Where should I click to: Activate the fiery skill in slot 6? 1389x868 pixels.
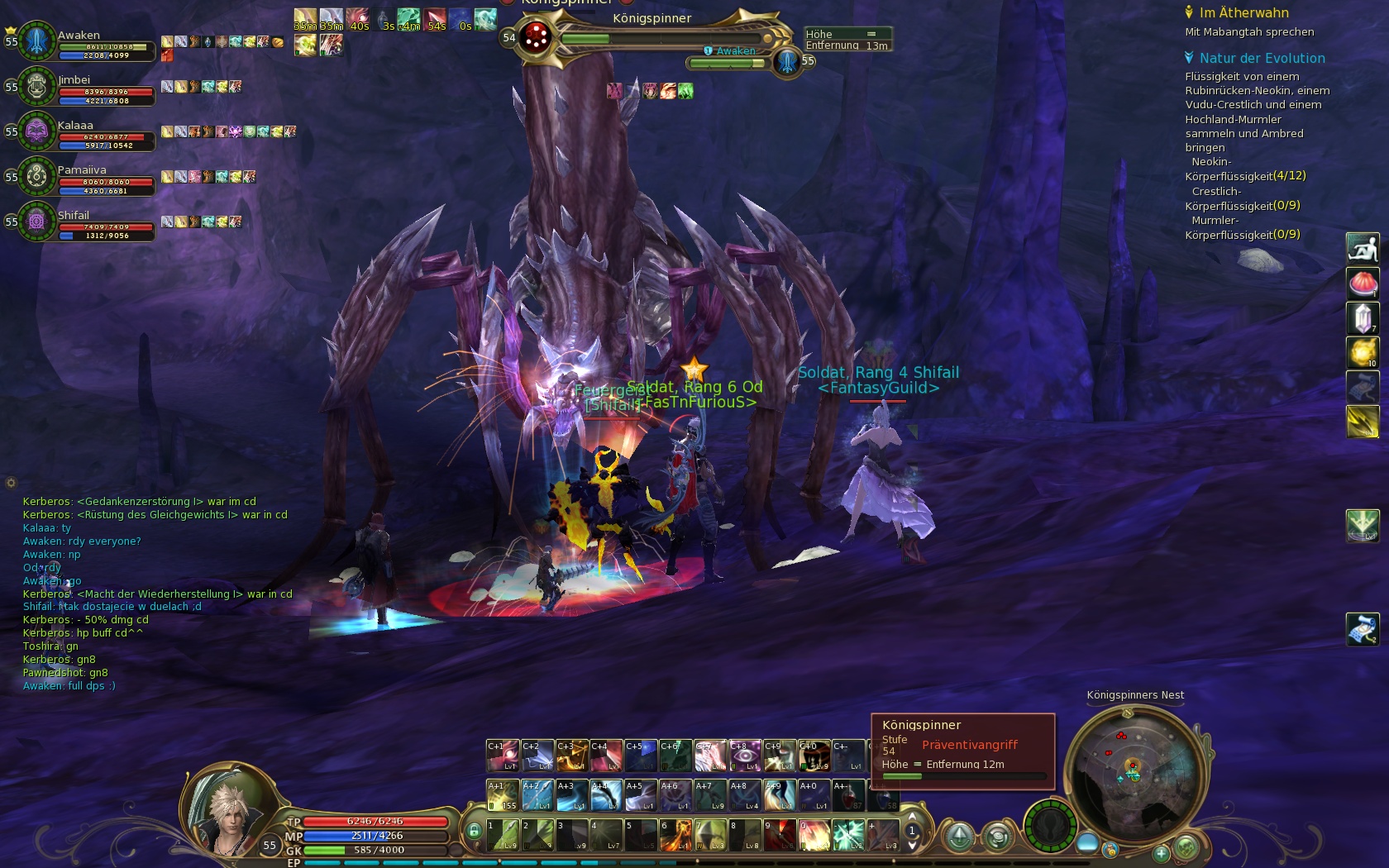coord(675,835)
